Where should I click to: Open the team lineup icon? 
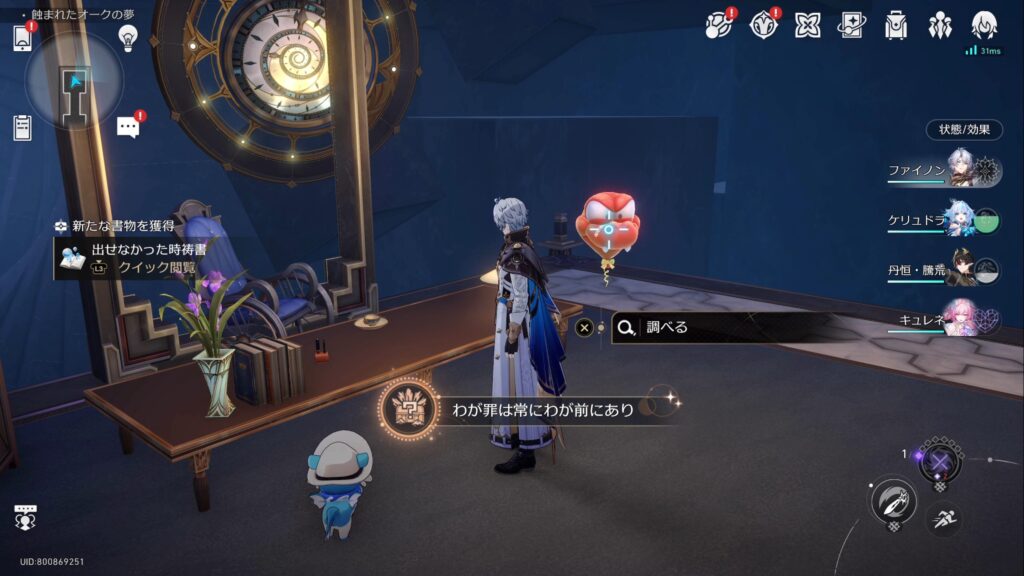[940, 25]
